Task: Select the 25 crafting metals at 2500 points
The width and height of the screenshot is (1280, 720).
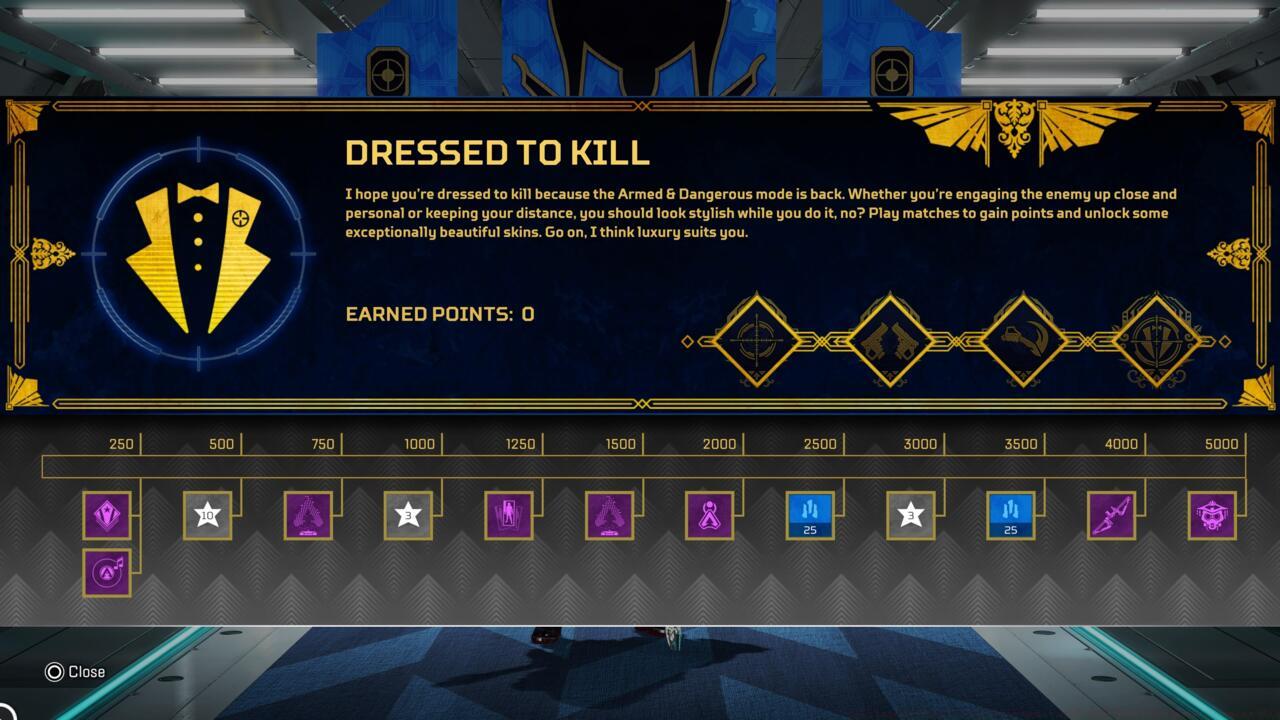Action: [812, 516]
